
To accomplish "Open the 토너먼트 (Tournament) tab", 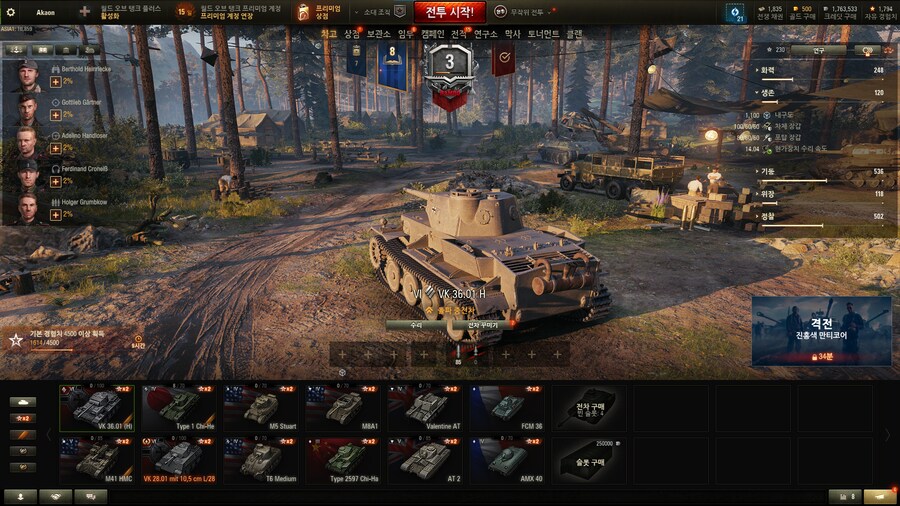I will pos(543,34).
